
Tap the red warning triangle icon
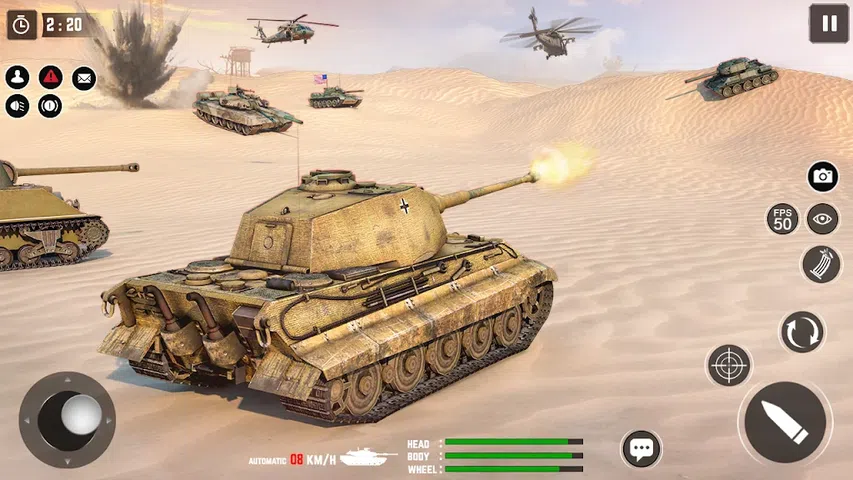pyautogui.click(x=50, y=77)
